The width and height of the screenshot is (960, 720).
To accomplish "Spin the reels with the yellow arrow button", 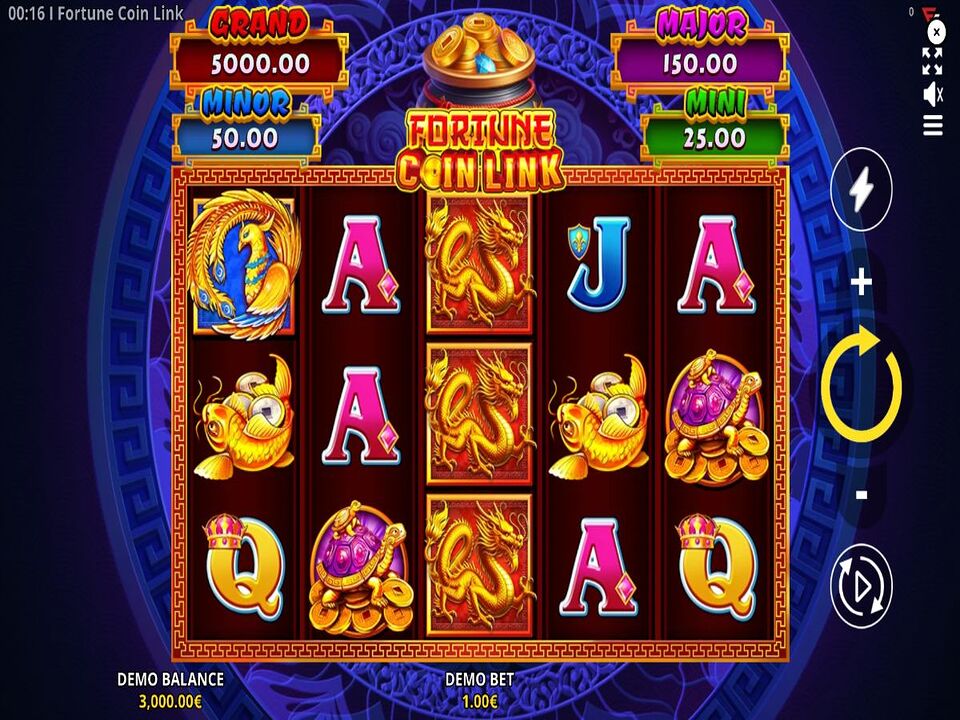I will coord(861,388).
